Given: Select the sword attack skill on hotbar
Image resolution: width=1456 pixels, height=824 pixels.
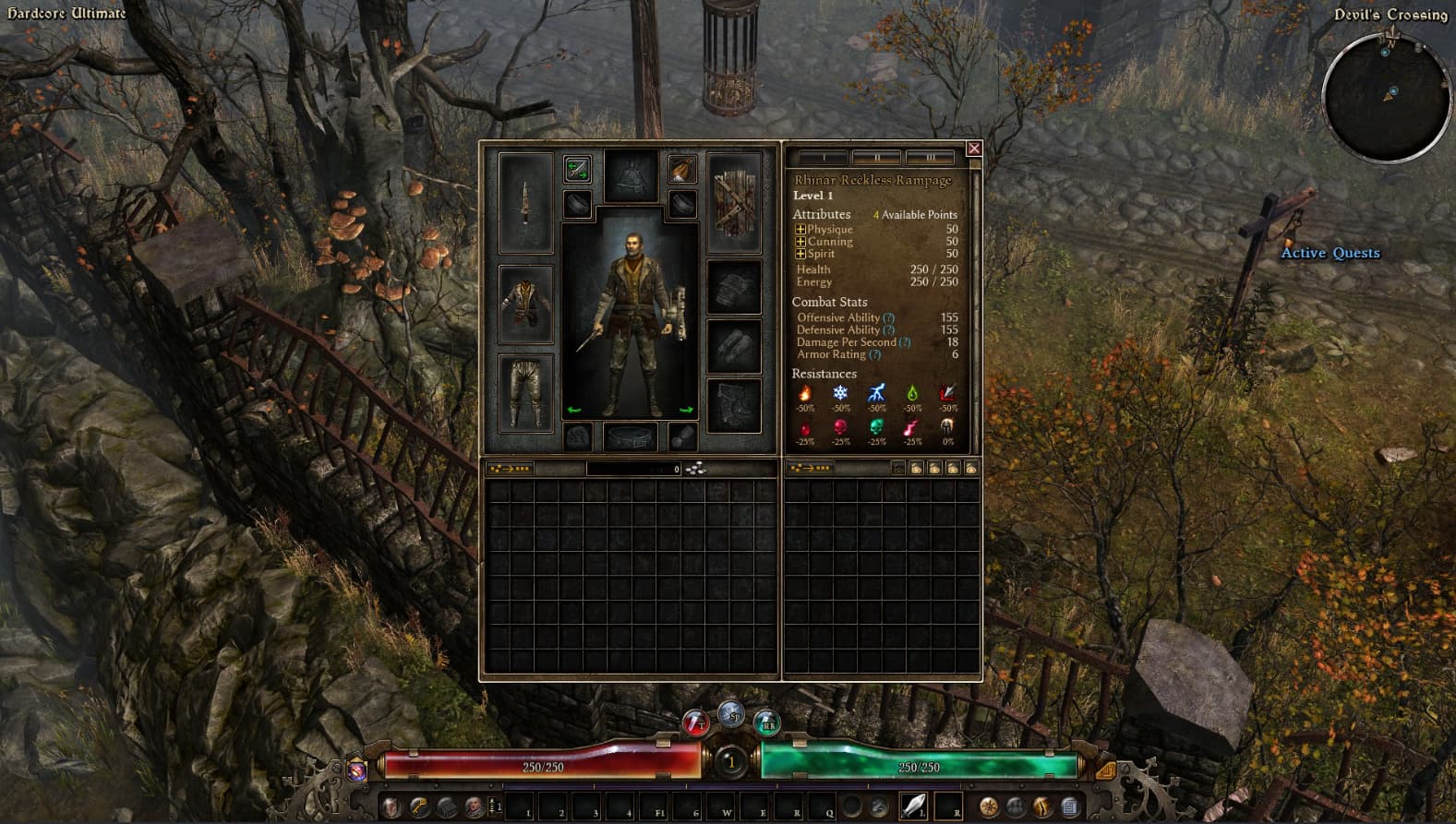Looking at the screenshot, I should click(x=913, y=806).
